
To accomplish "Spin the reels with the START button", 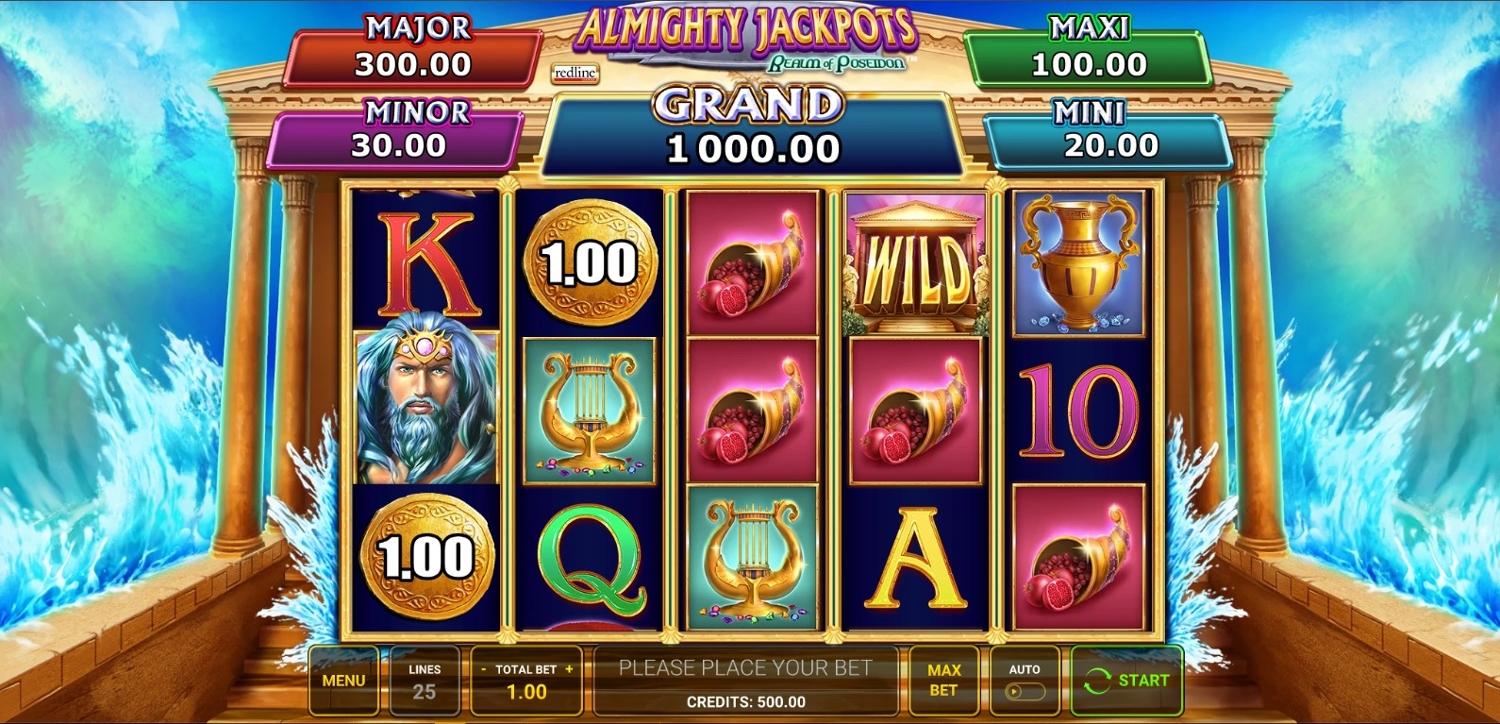I will (x=1126, y=681).
